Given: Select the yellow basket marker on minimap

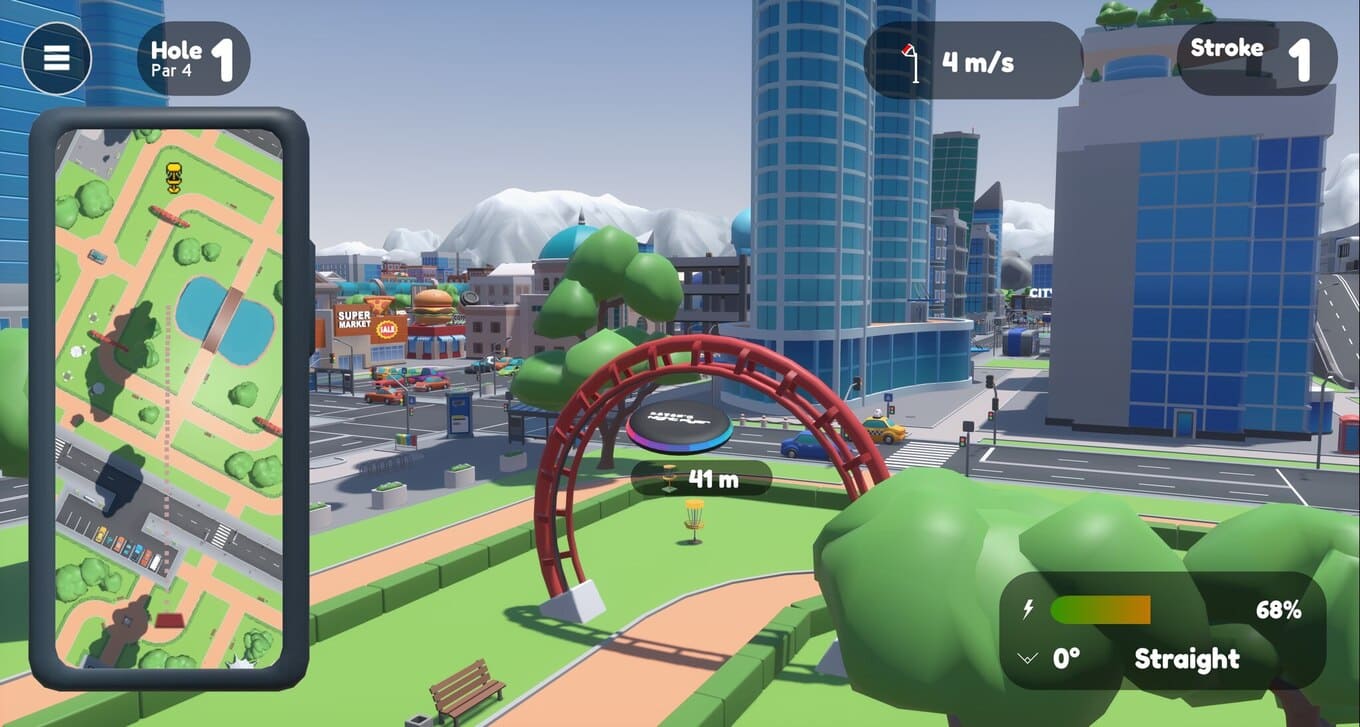Looking at the screenshot, I should click(174, 176).
